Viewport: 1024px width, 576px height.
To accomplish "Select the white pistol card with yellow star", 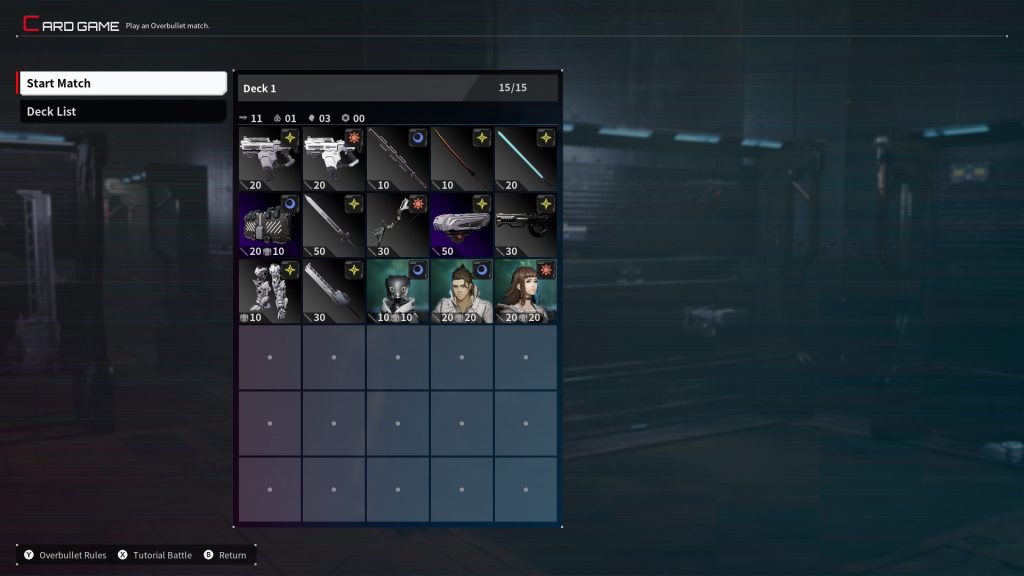I will tap(270, 159).
